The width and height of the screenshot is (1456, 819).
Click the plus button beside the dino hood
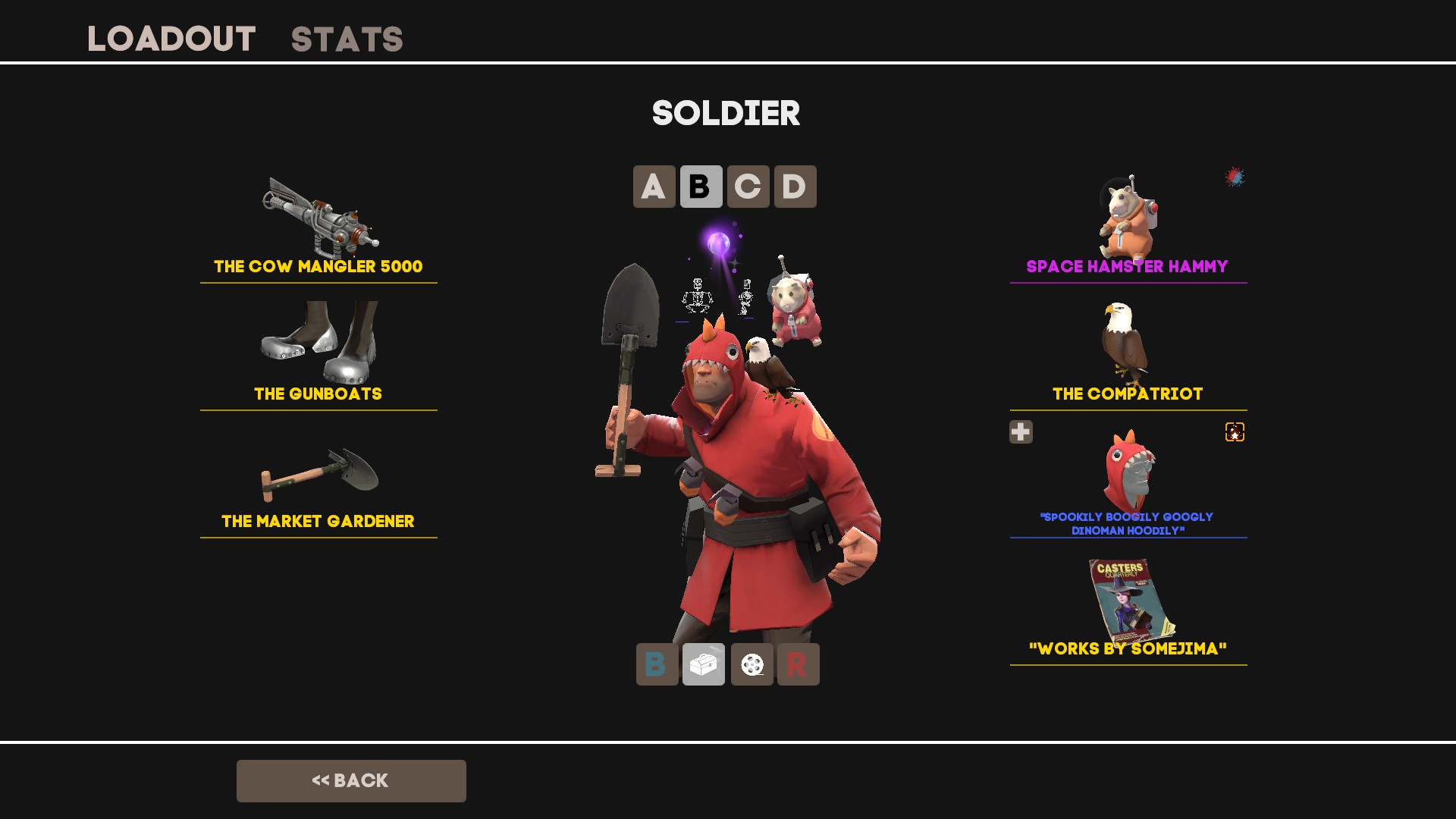pyautogui.click(x=1021, y=431)
